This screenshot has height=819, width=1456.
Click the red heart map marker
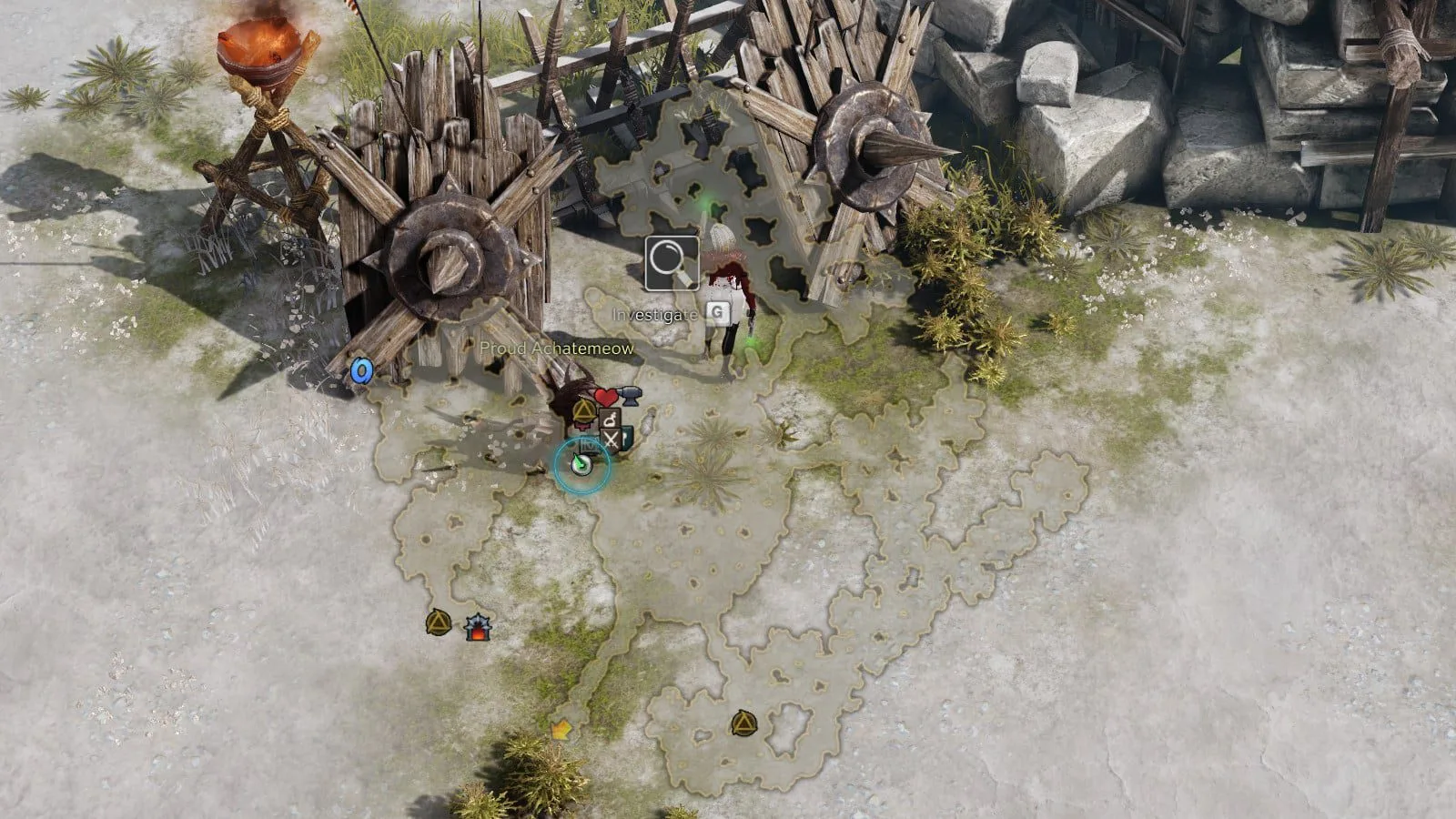pos(605,398)
